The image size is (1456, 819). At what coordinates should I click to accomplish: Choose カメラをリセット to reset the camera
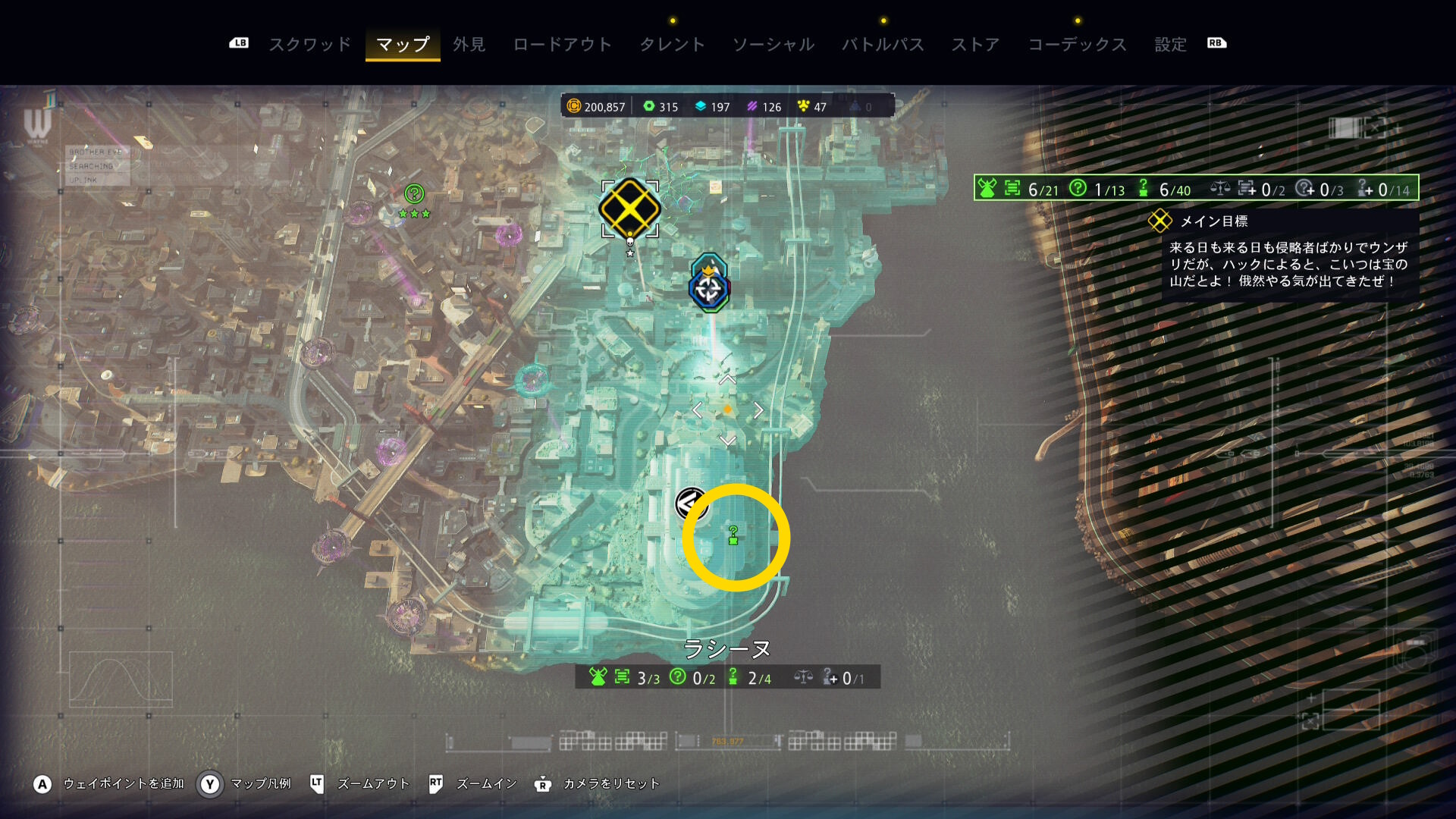coord(610,783)
